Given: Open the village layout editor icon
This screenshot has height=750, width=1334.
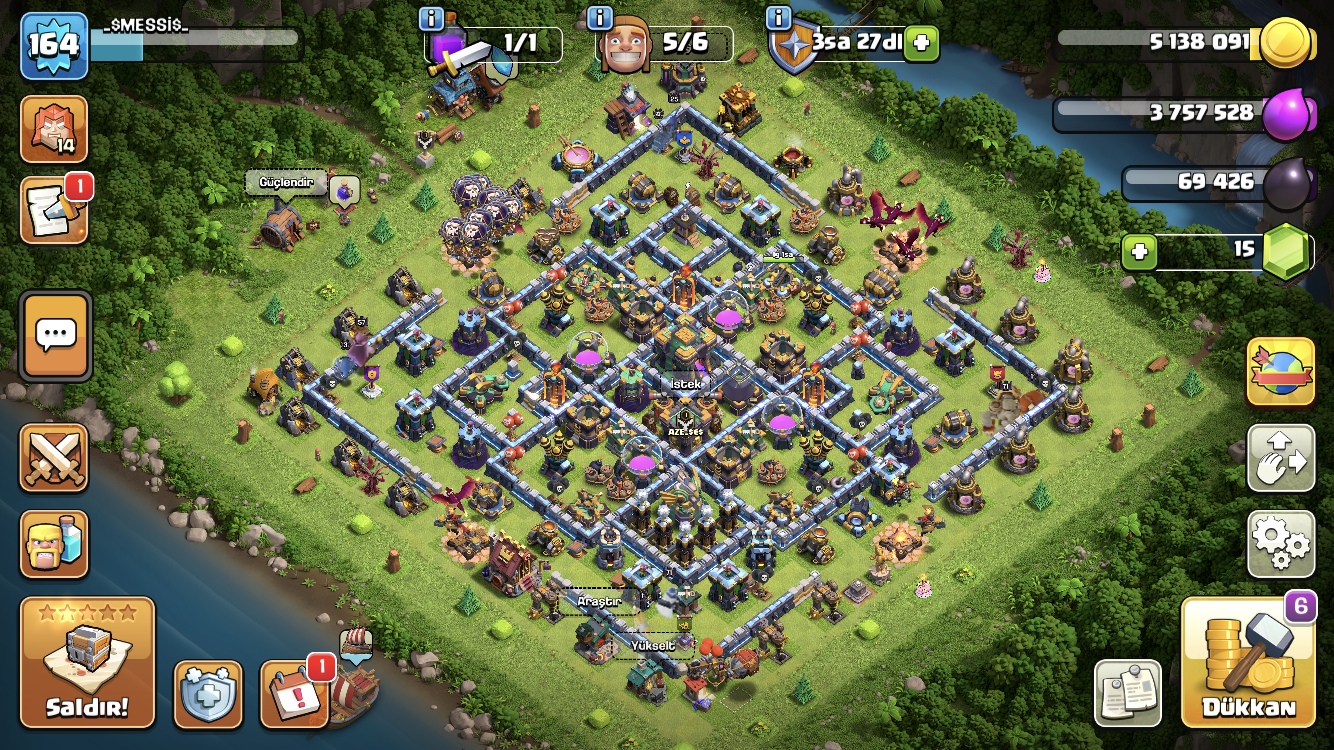Looking at the screenshot, I should coord(1281,459).
